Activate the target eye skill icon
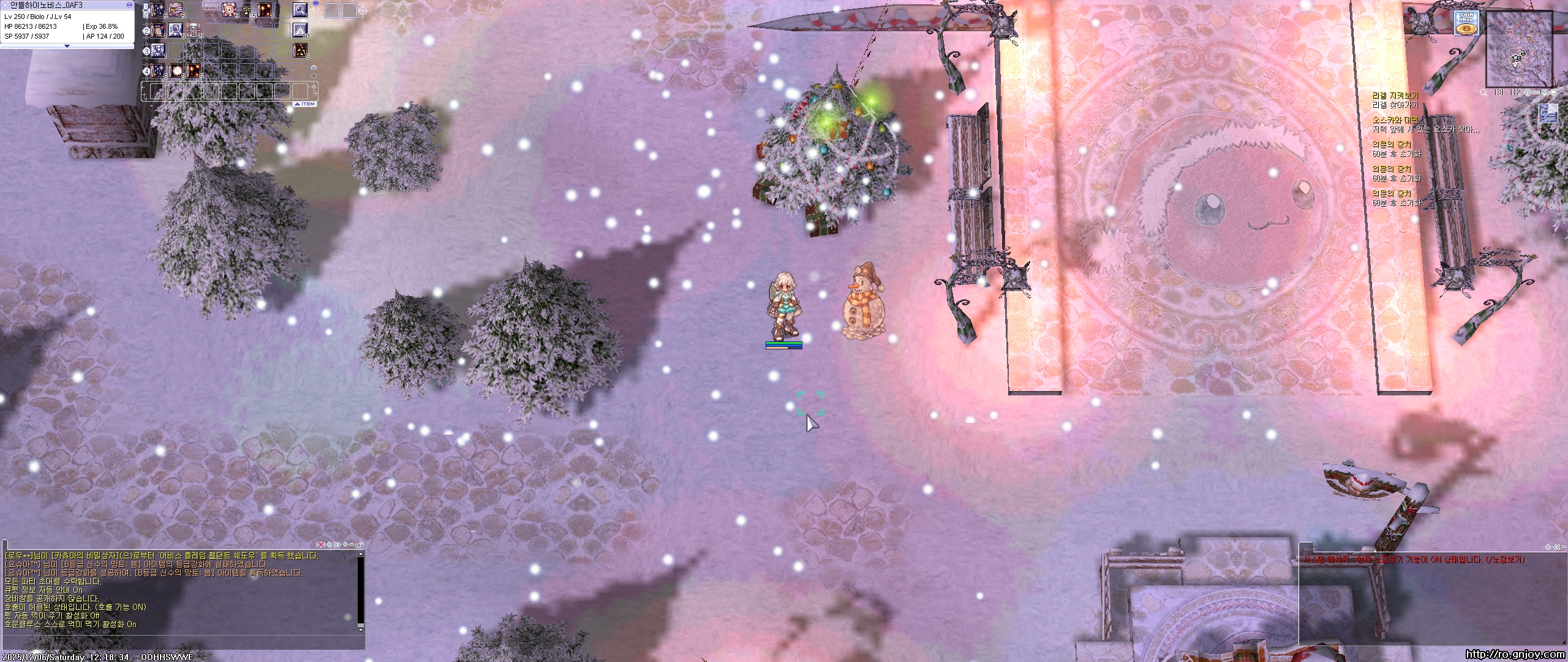Viewport: 1568px width, 662px height. click(230, 9)
